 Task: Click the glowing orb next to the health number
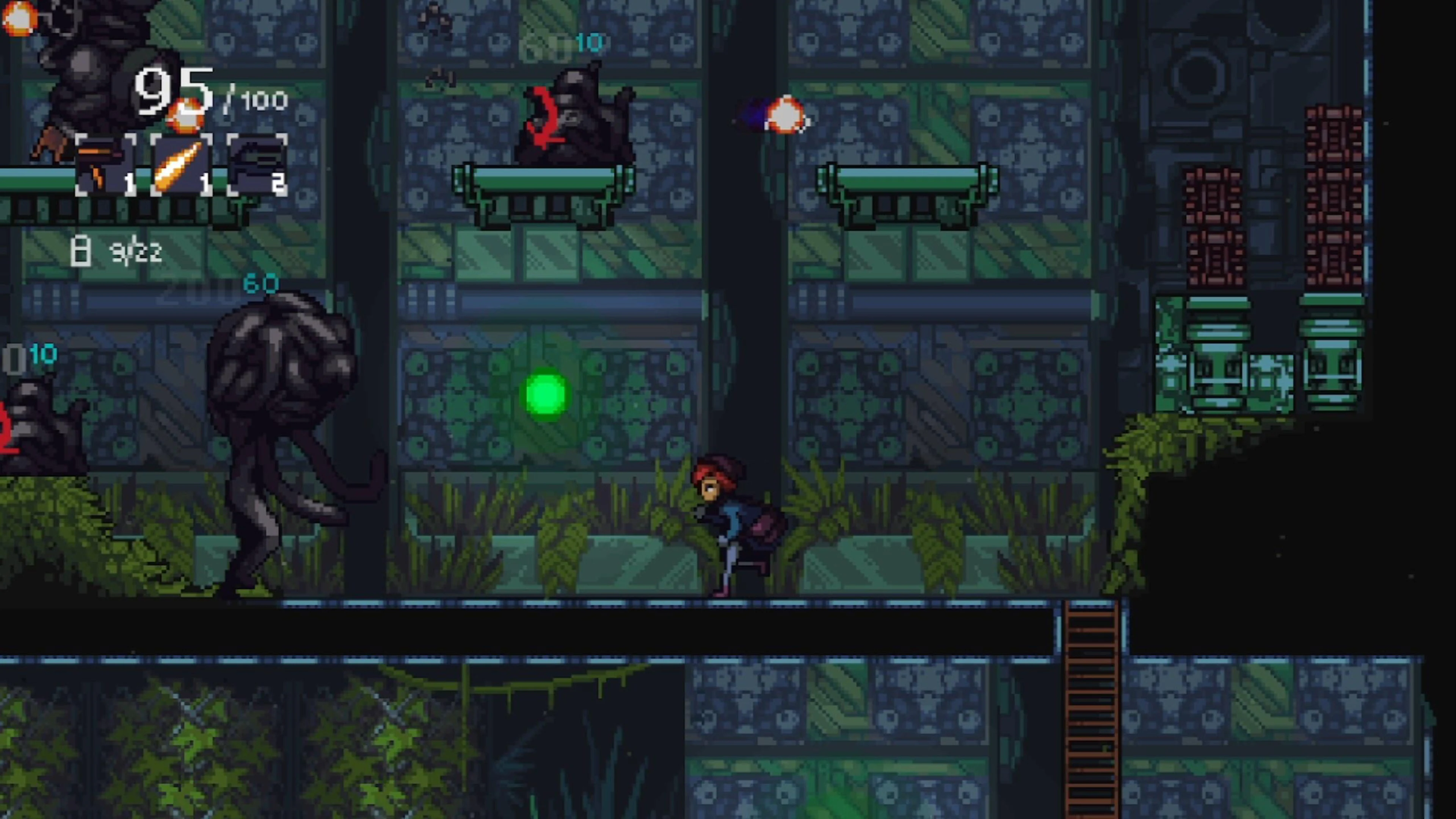187,116
